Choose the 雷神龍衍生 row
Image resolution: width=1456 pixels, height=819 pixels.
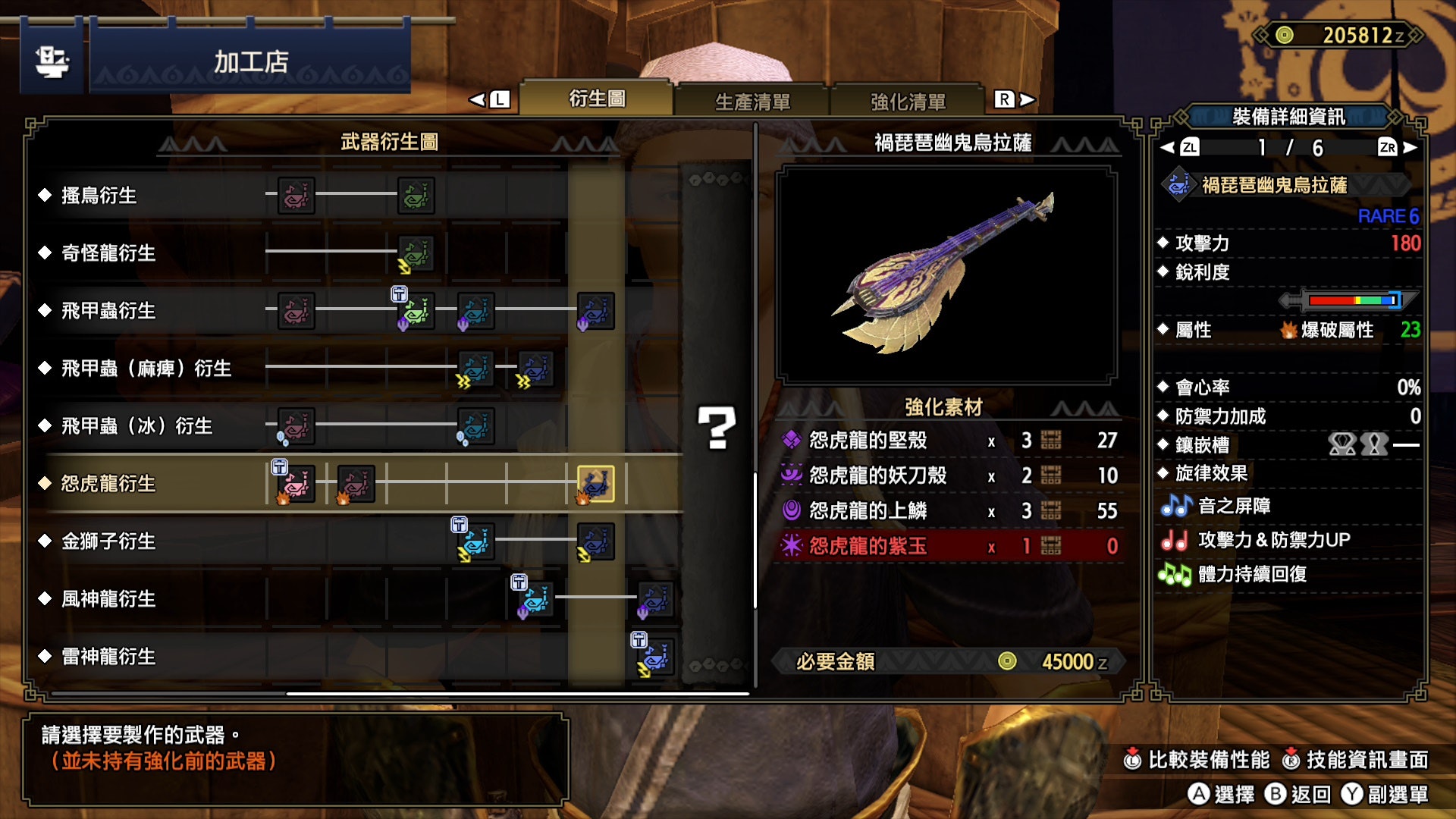click(x=108, y=657)
